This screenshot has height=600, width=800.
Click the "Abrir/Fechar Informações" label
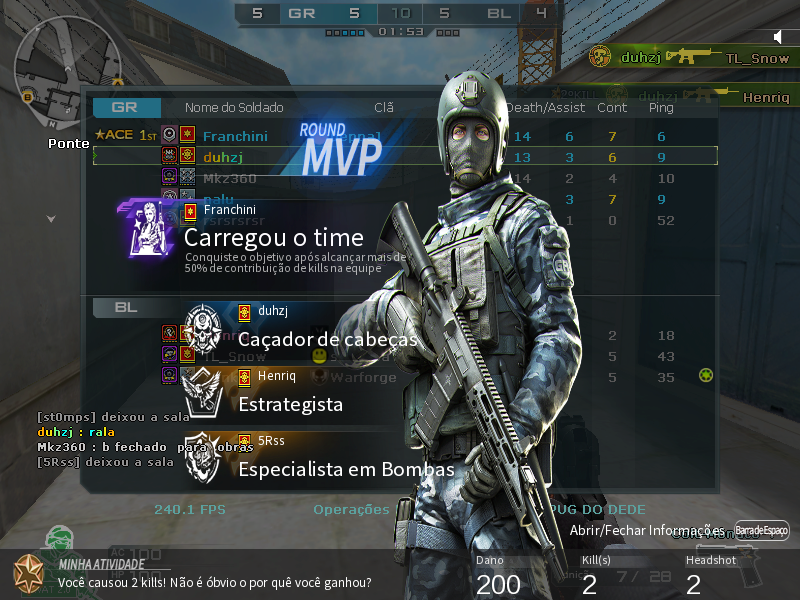pyautogui.click(x=646, y=529)
